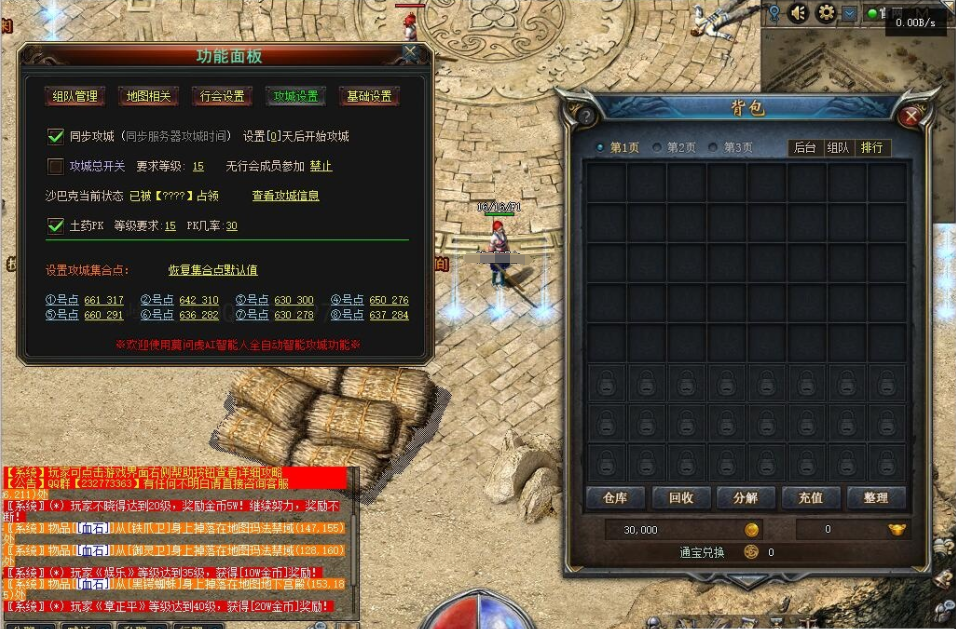Close the 功能面板 function panel
Viewport: 956px width, 629px height.
tap(410, 52)
